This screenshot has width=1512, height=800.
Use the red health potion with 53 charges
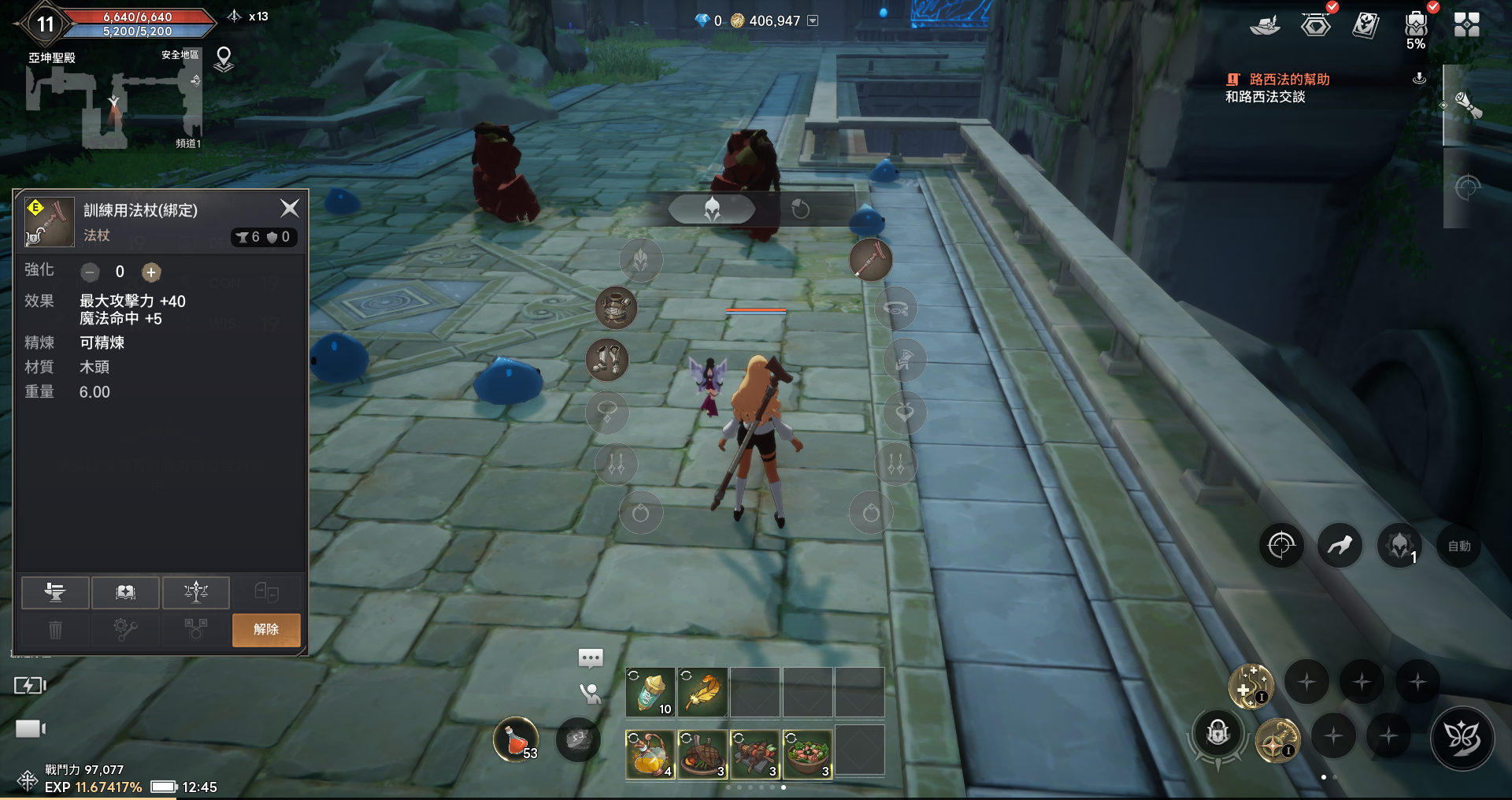[516, 739]
